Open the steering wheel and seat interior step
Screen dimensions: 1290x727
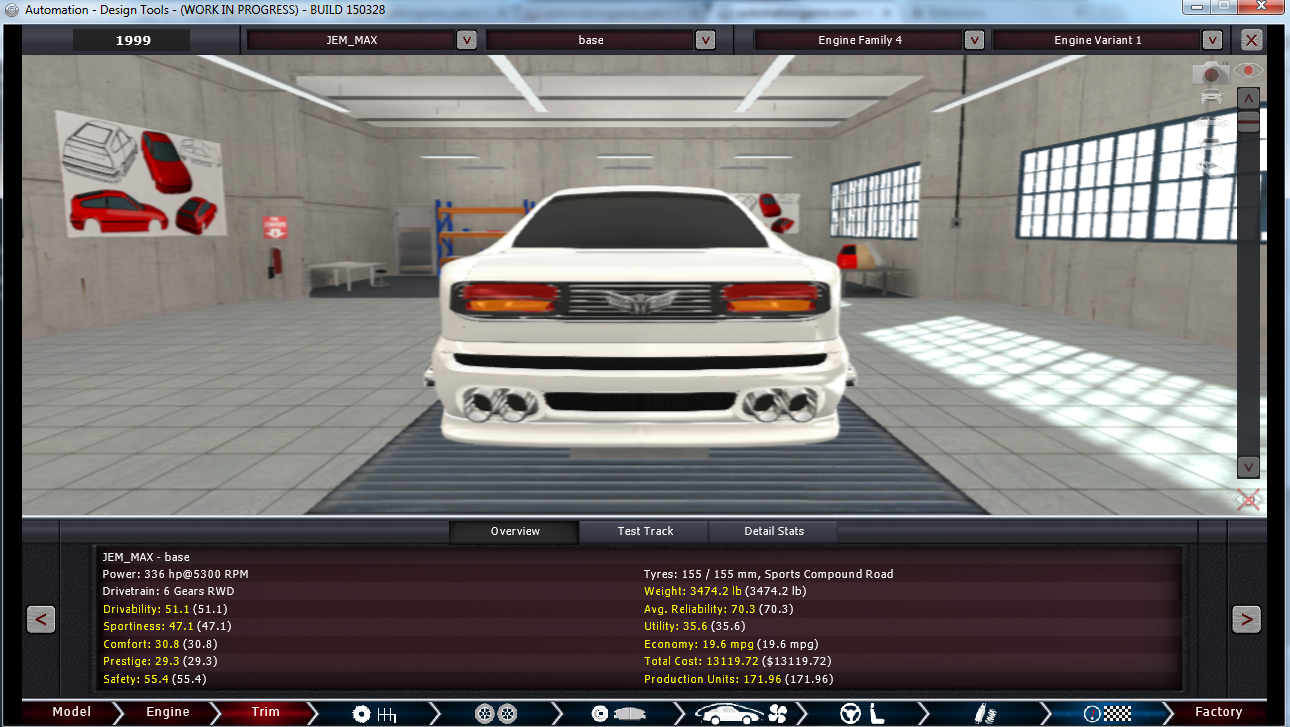tap(864, 713)
